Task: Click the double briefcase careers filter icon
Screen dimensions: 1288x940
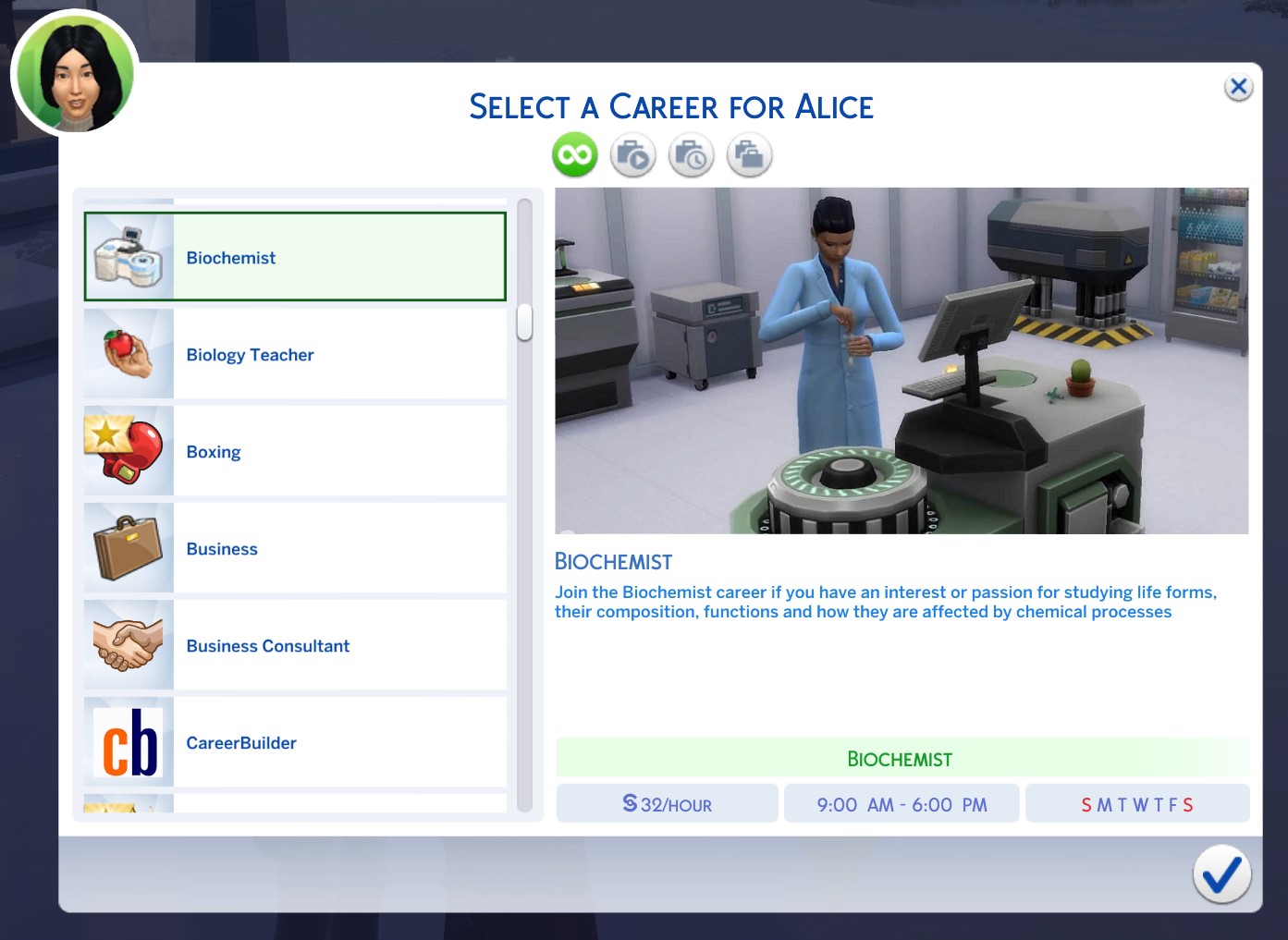Action: (x=749, y=154)
